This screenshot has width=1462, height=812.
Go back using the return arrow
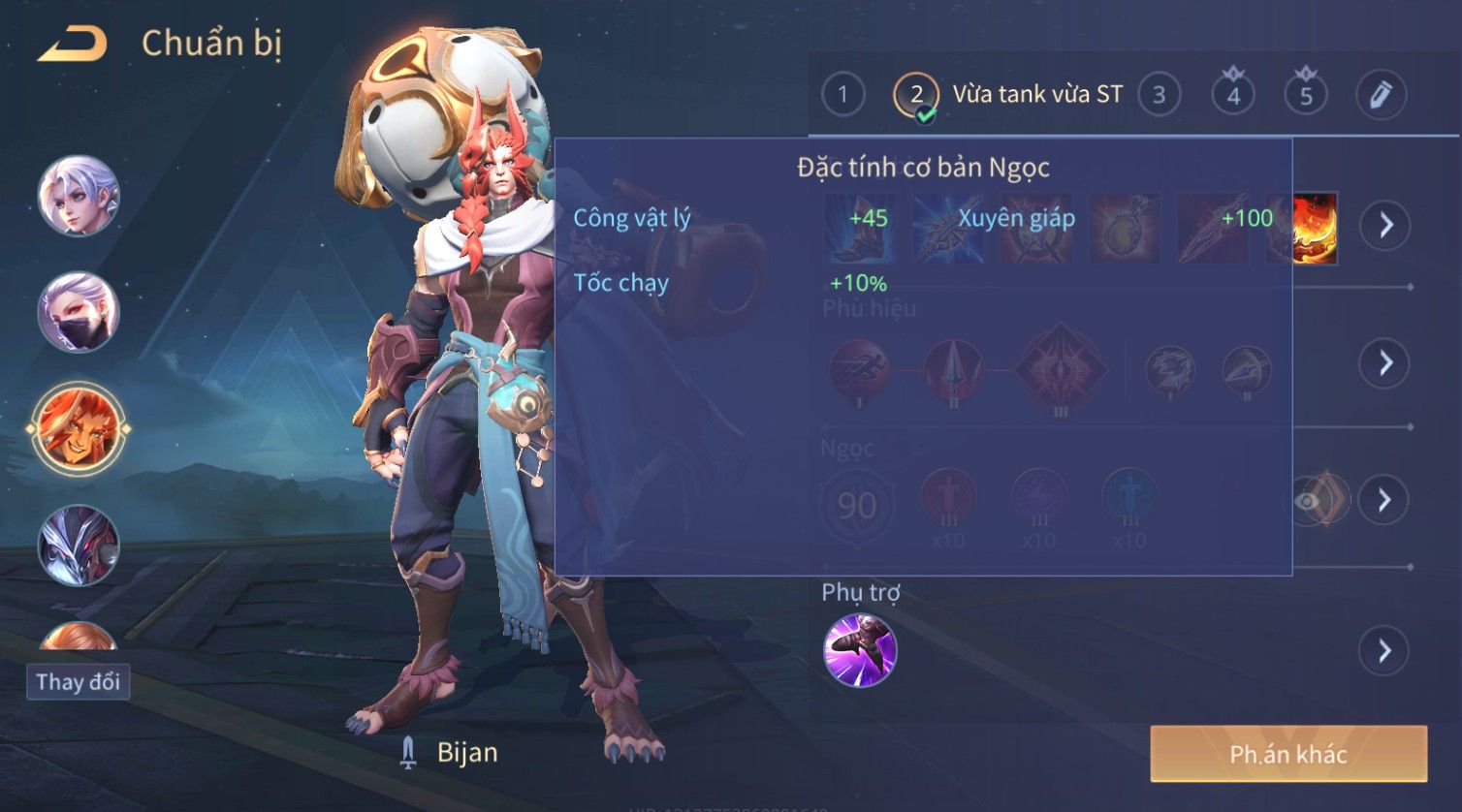[x=71, y=45]
